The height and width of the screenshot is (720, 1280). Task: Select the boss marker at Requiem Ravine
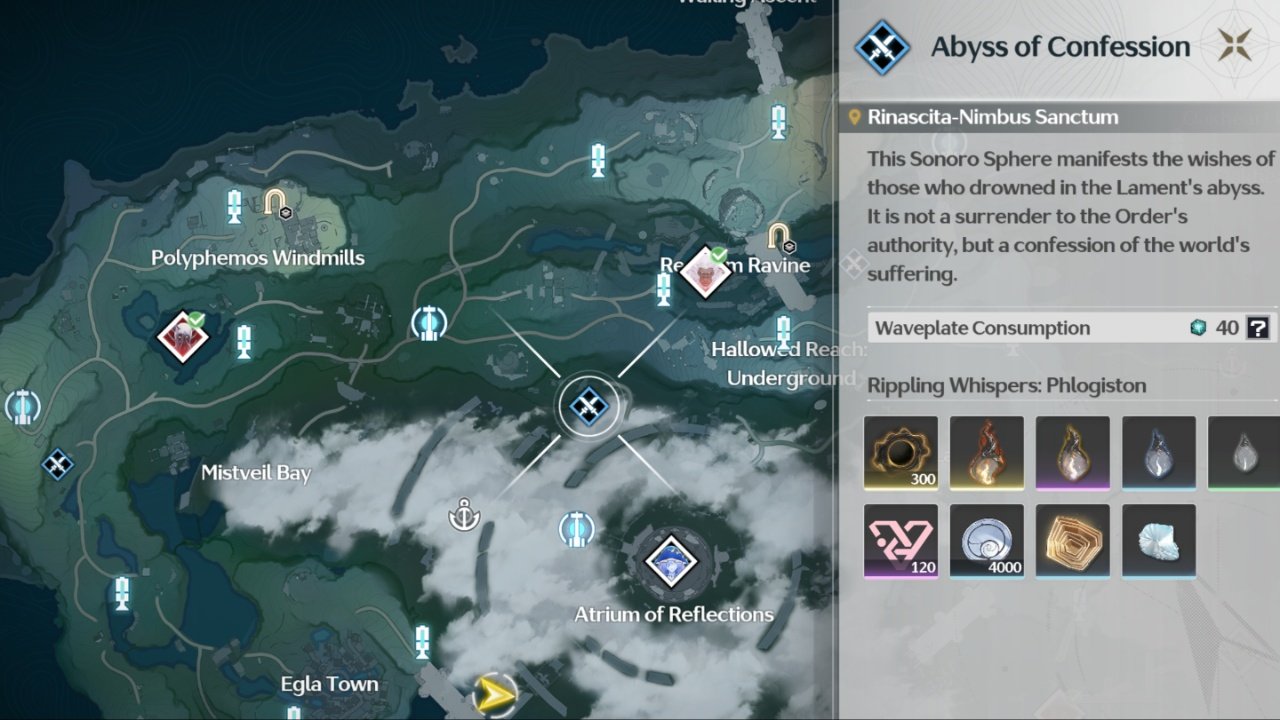click(706, 271)
